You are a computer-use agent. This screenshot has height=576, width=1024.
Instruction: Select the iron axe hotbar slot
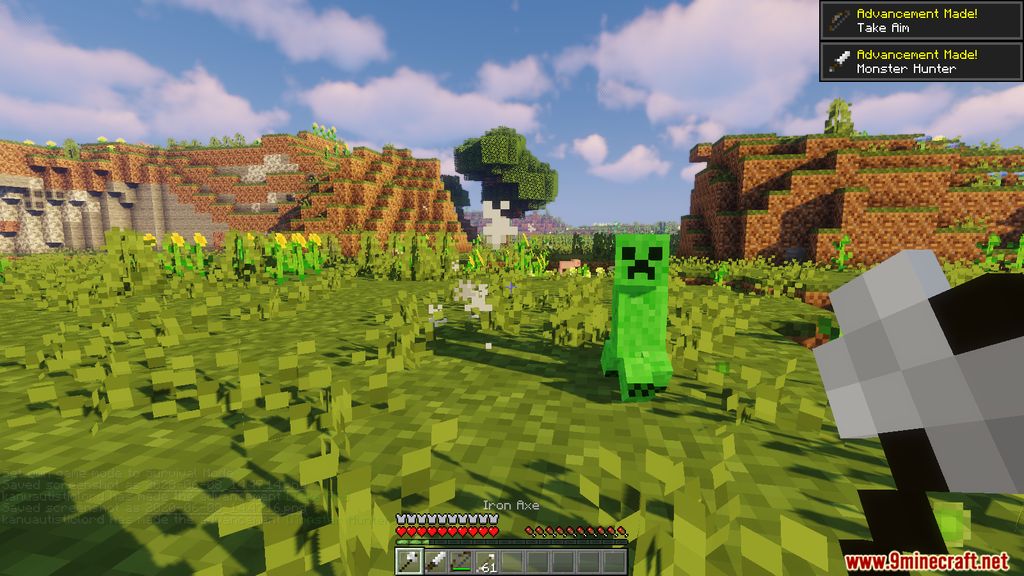409,562
